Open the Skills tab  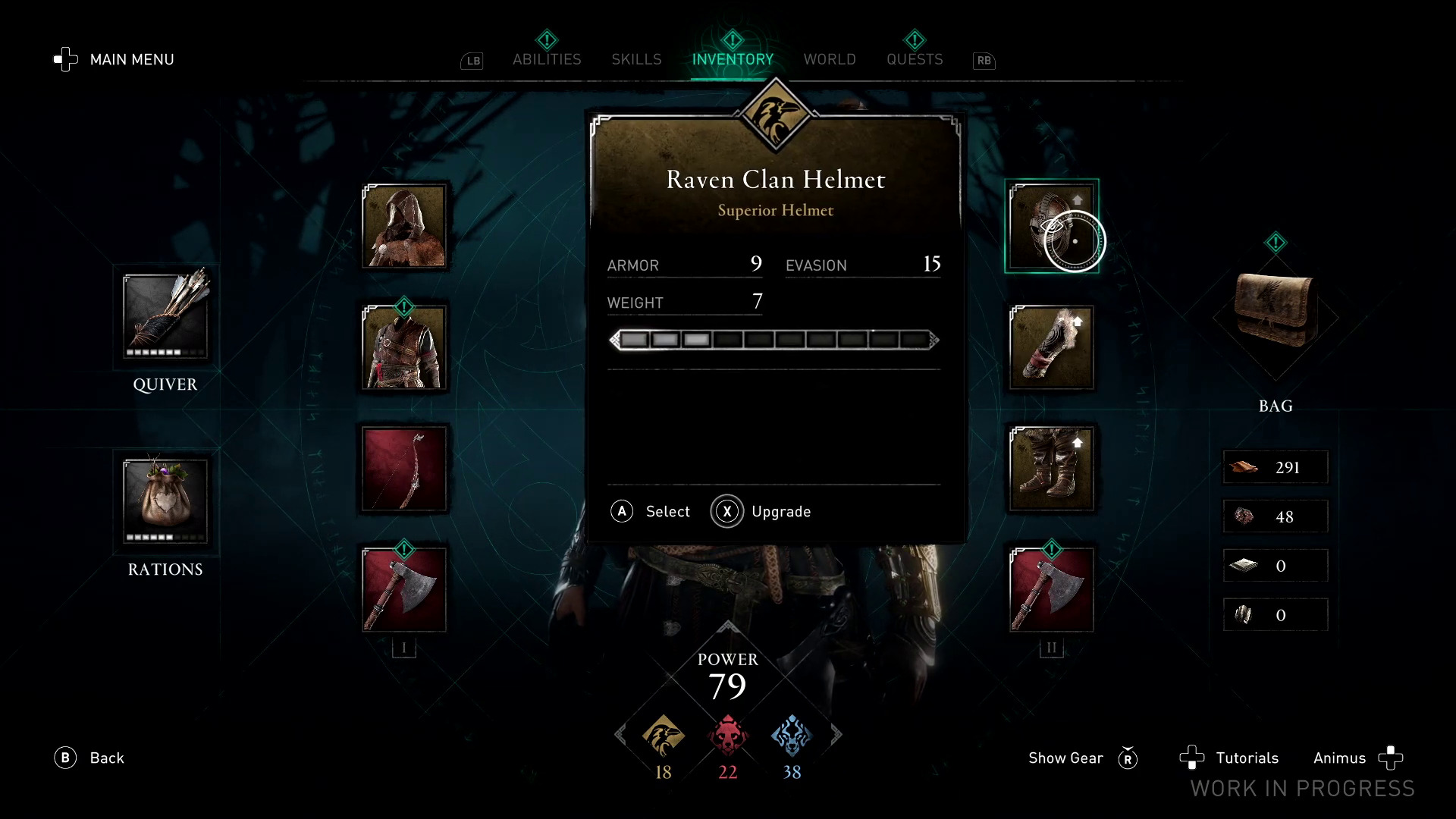pos(636,59)
